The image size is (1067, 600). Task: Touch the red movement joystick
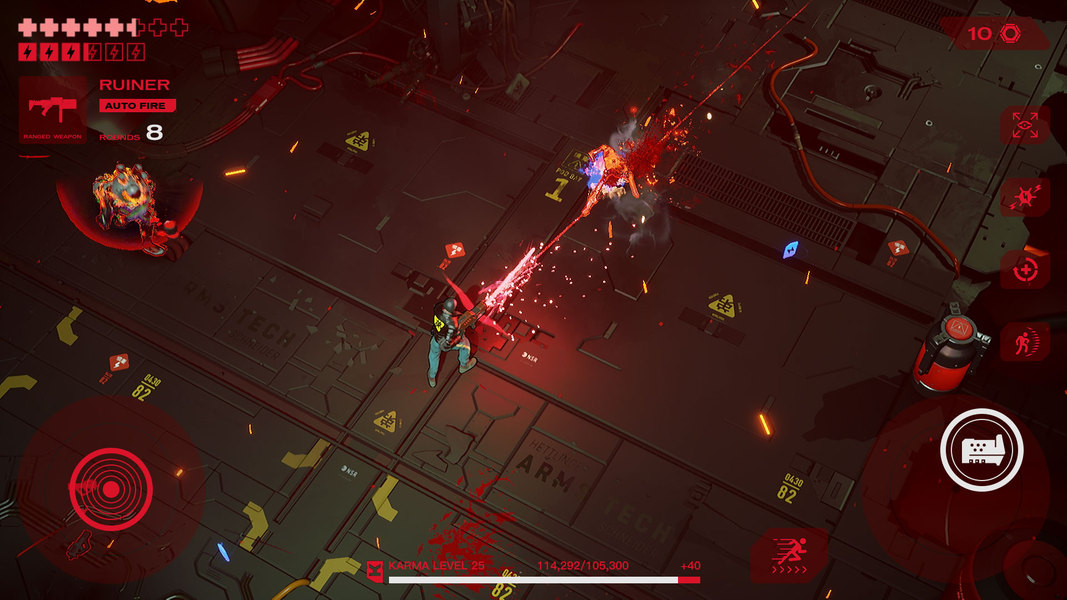pos(111,488)
